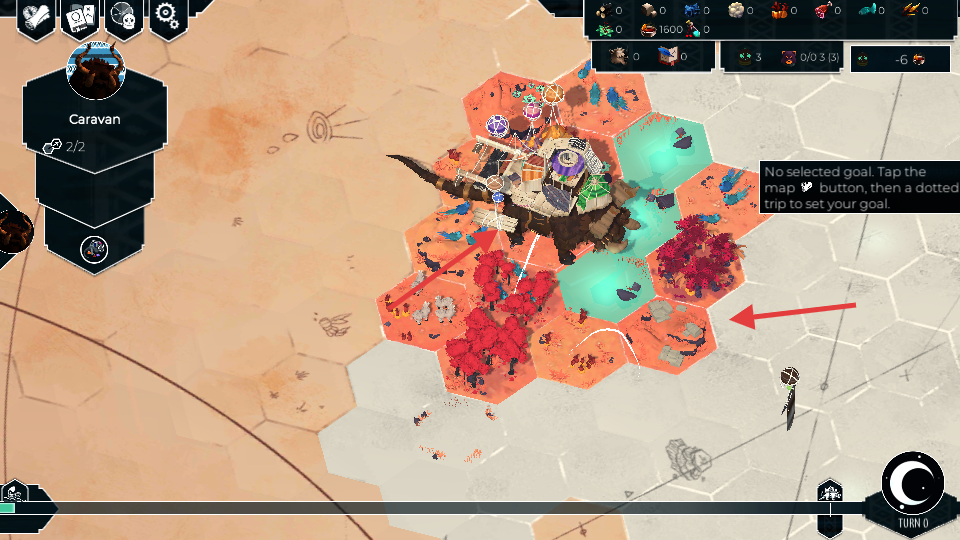Screen dimensions: 960x540
Task: Select the partially hidden beast portrait
Action: coord(14,230)
